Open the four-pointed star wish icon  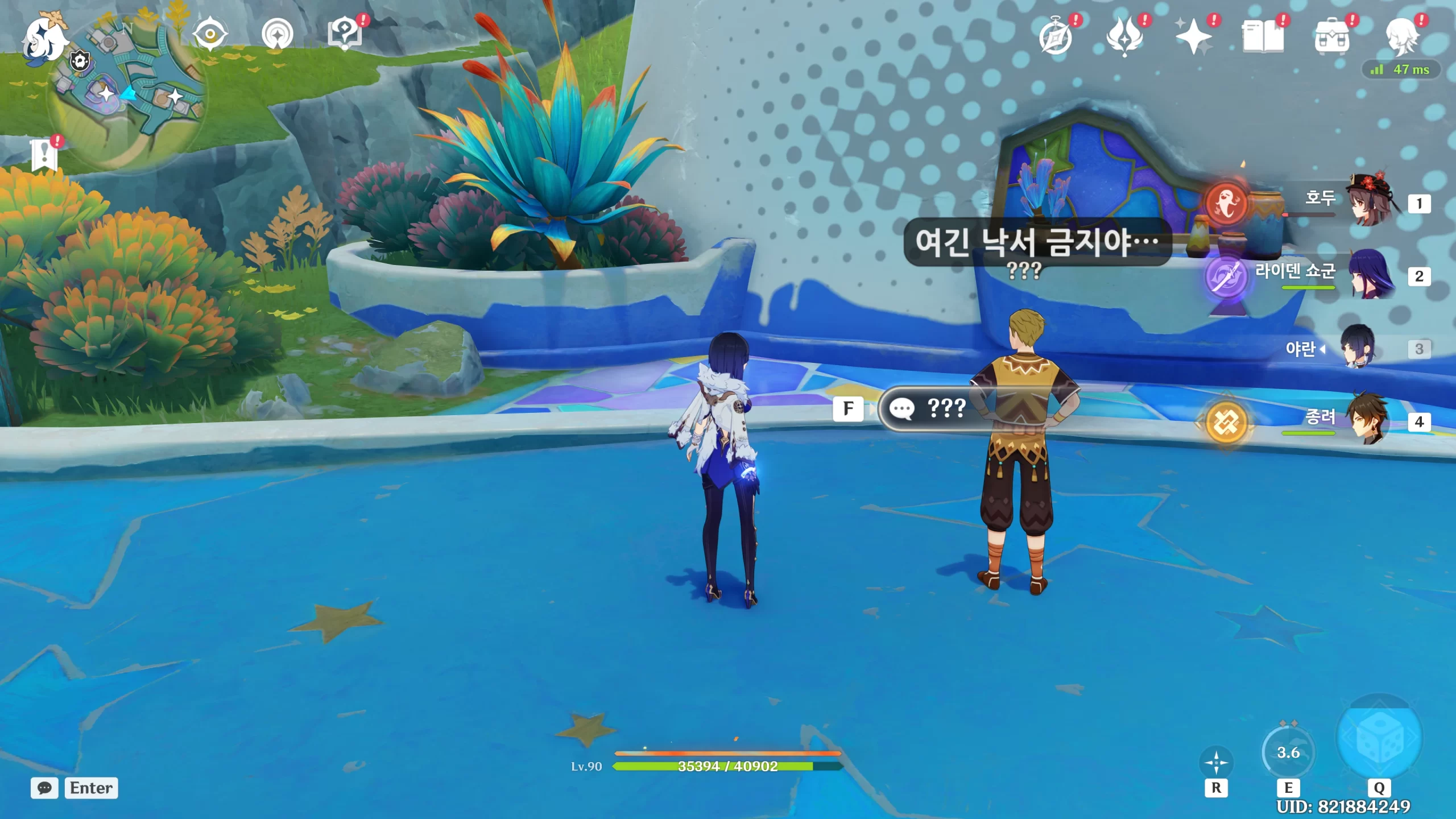coord(1193,37)
